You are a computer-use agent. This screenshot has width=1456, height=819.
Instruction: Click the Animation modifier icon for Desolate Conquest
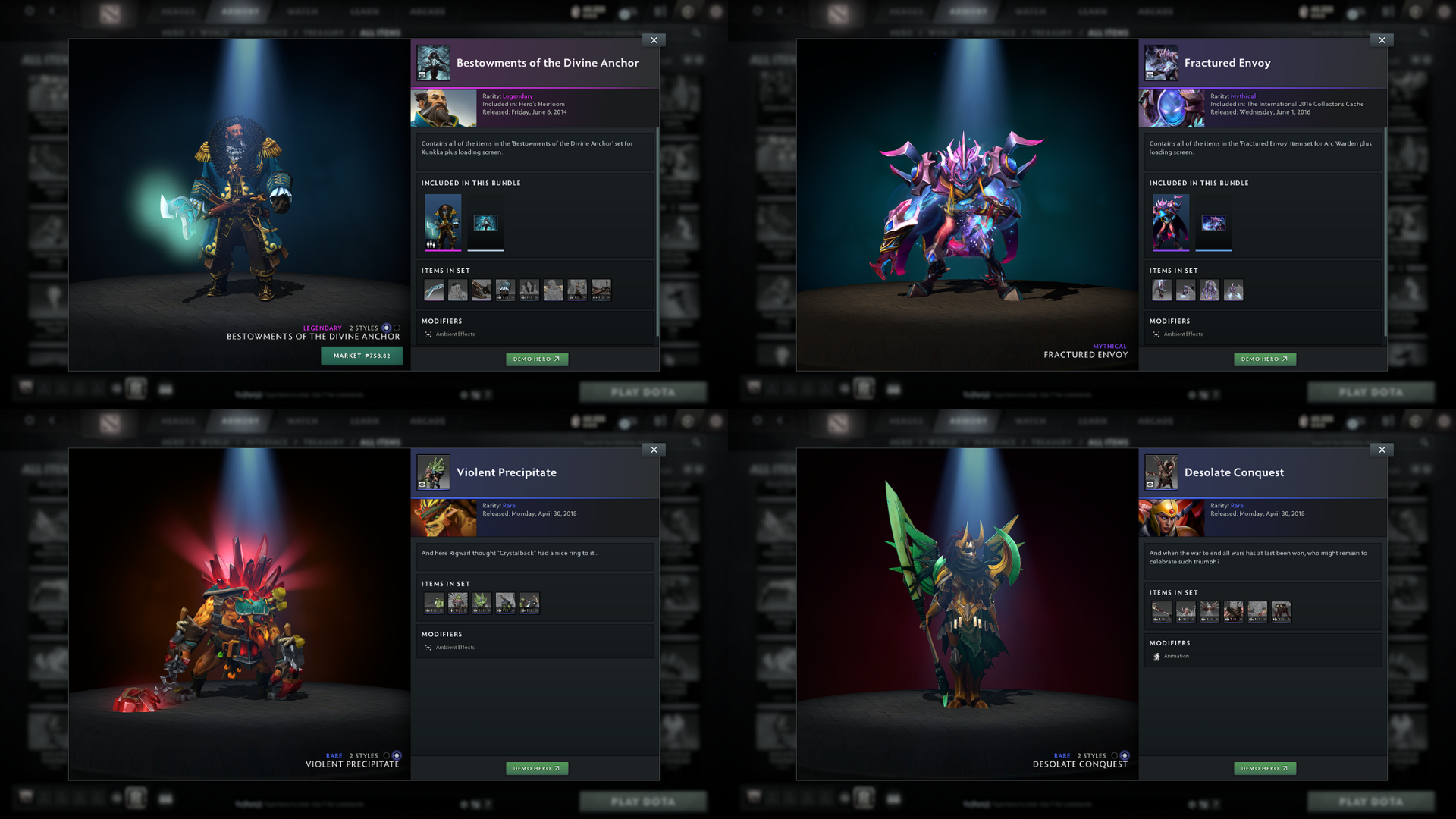click(x=1156, y=656)
